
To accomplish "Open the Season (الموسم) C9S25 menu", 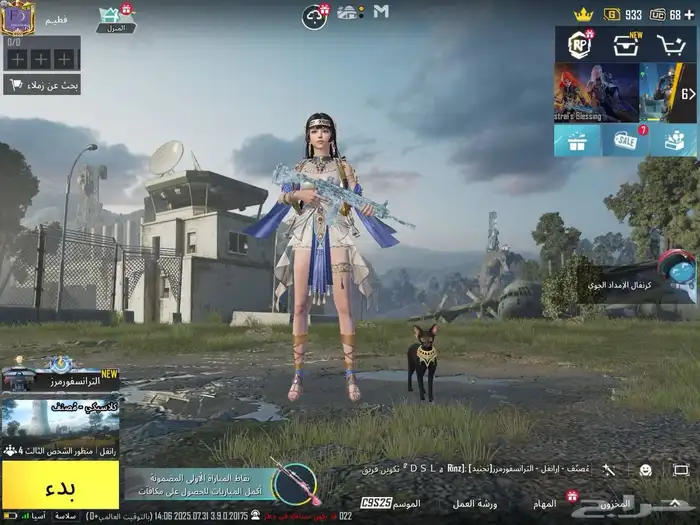I will (392, 503).
